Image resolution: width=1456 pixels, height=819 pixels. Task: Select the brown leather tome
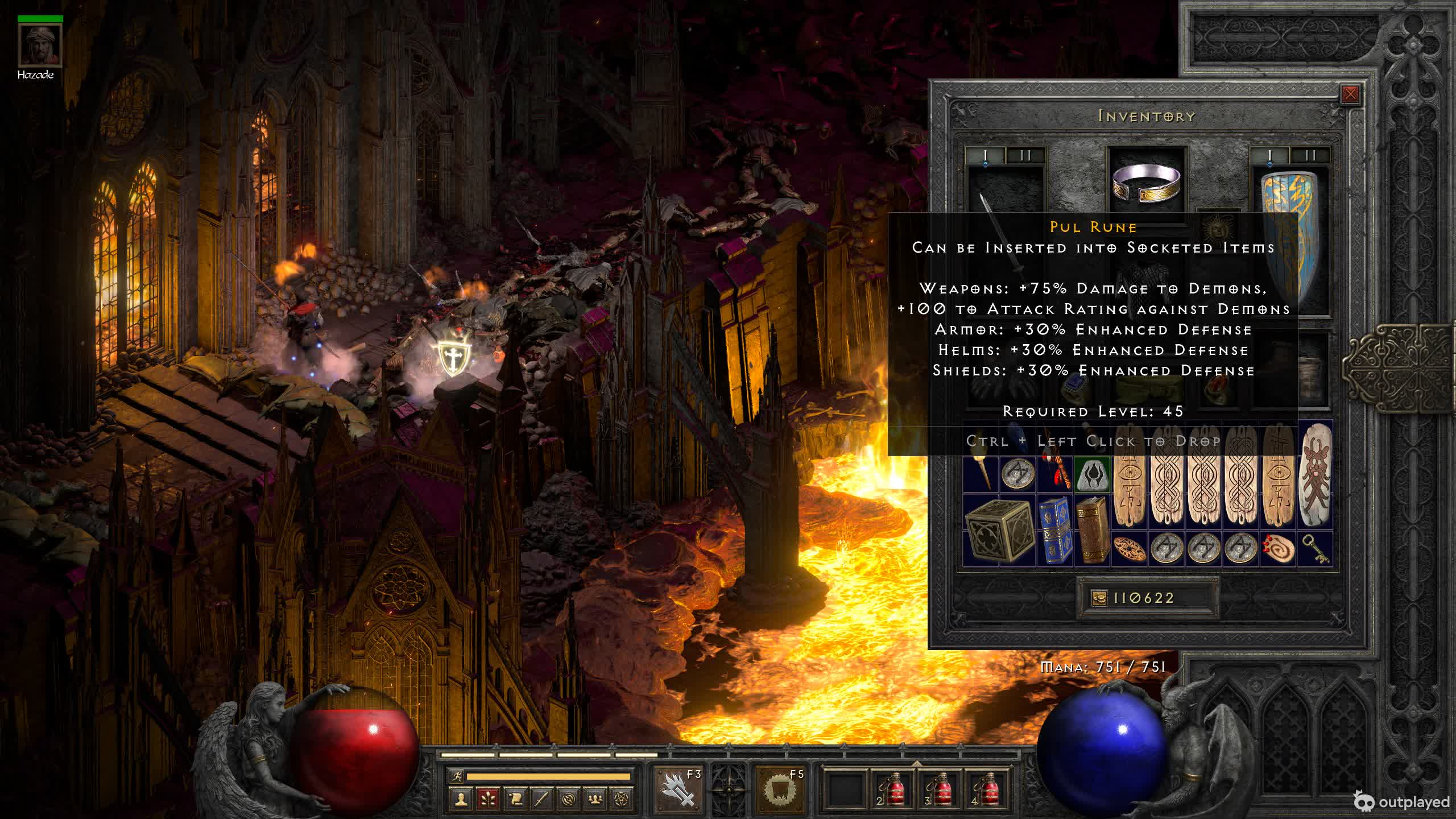(1091, 530)
